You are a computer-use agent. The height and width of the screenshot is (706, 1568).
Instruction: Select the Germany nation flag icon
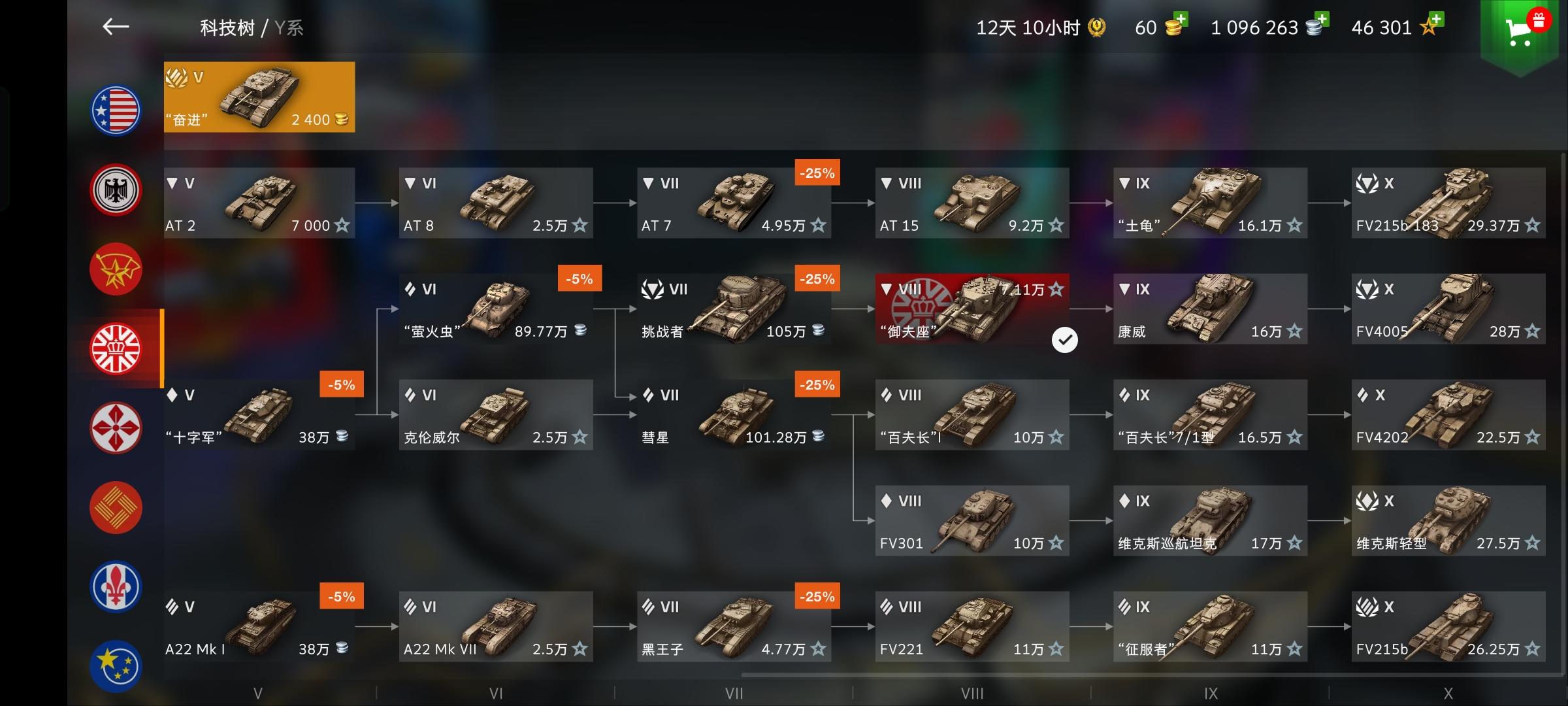116,190
